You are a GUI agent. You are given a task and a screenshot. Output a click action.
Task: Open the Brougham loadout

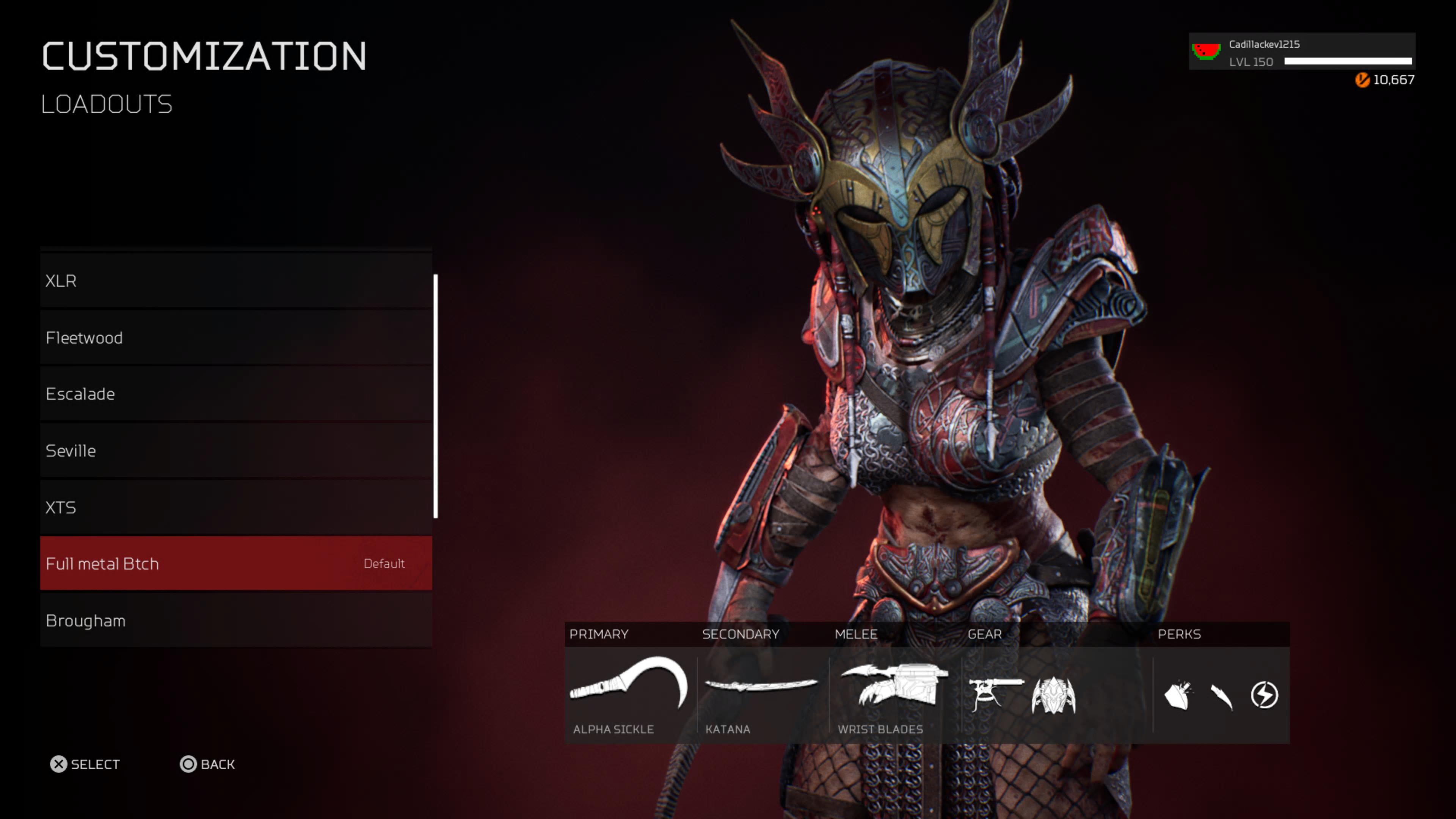point(236,620)
